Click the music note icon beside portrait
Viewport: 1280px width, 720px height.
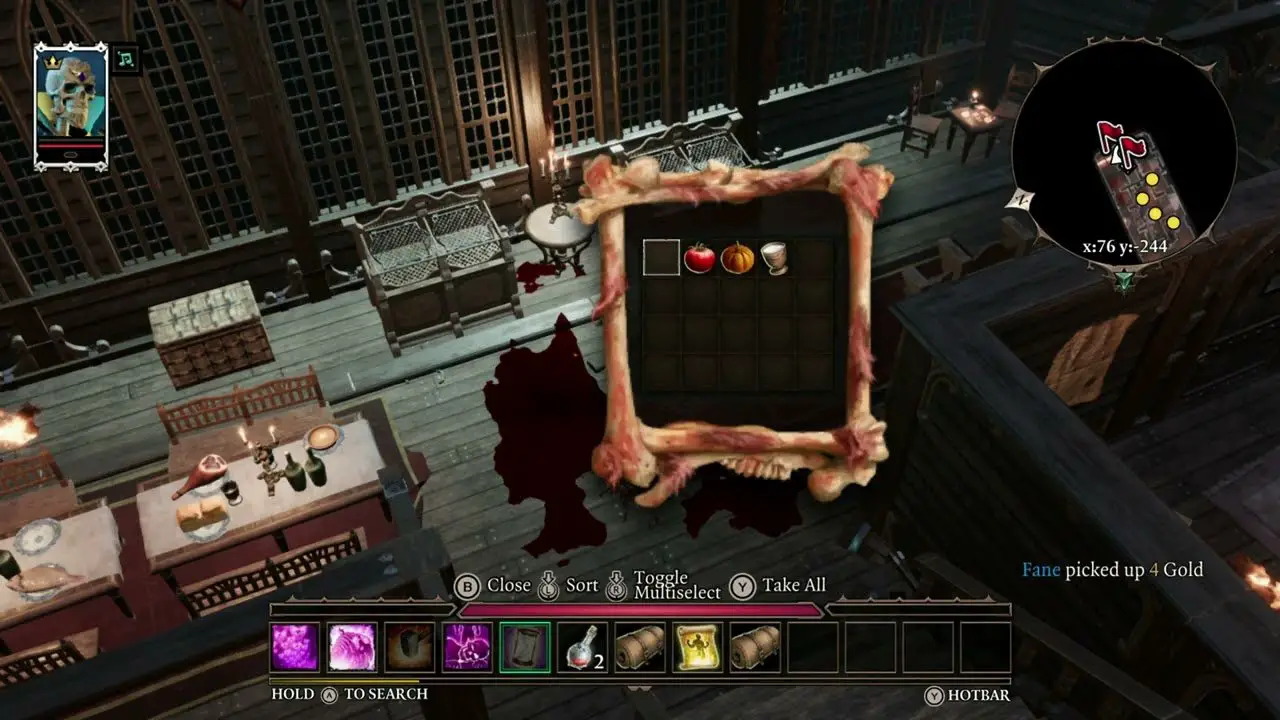click(x=125, y=58)
